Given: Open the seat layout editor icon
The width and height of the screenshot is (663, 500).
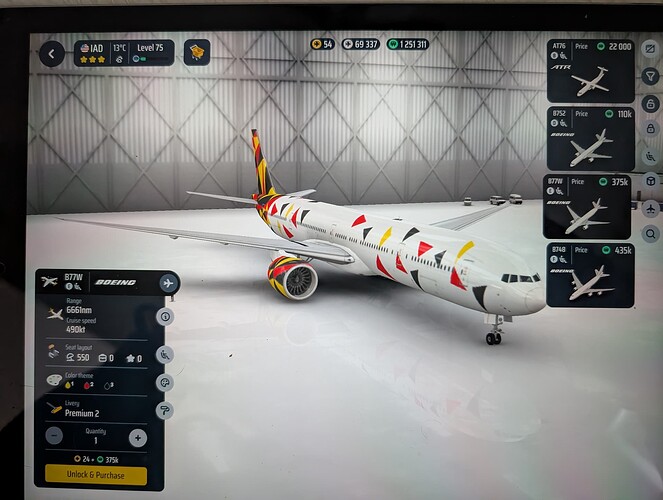Looking at the screenshot, I should 165,353.
